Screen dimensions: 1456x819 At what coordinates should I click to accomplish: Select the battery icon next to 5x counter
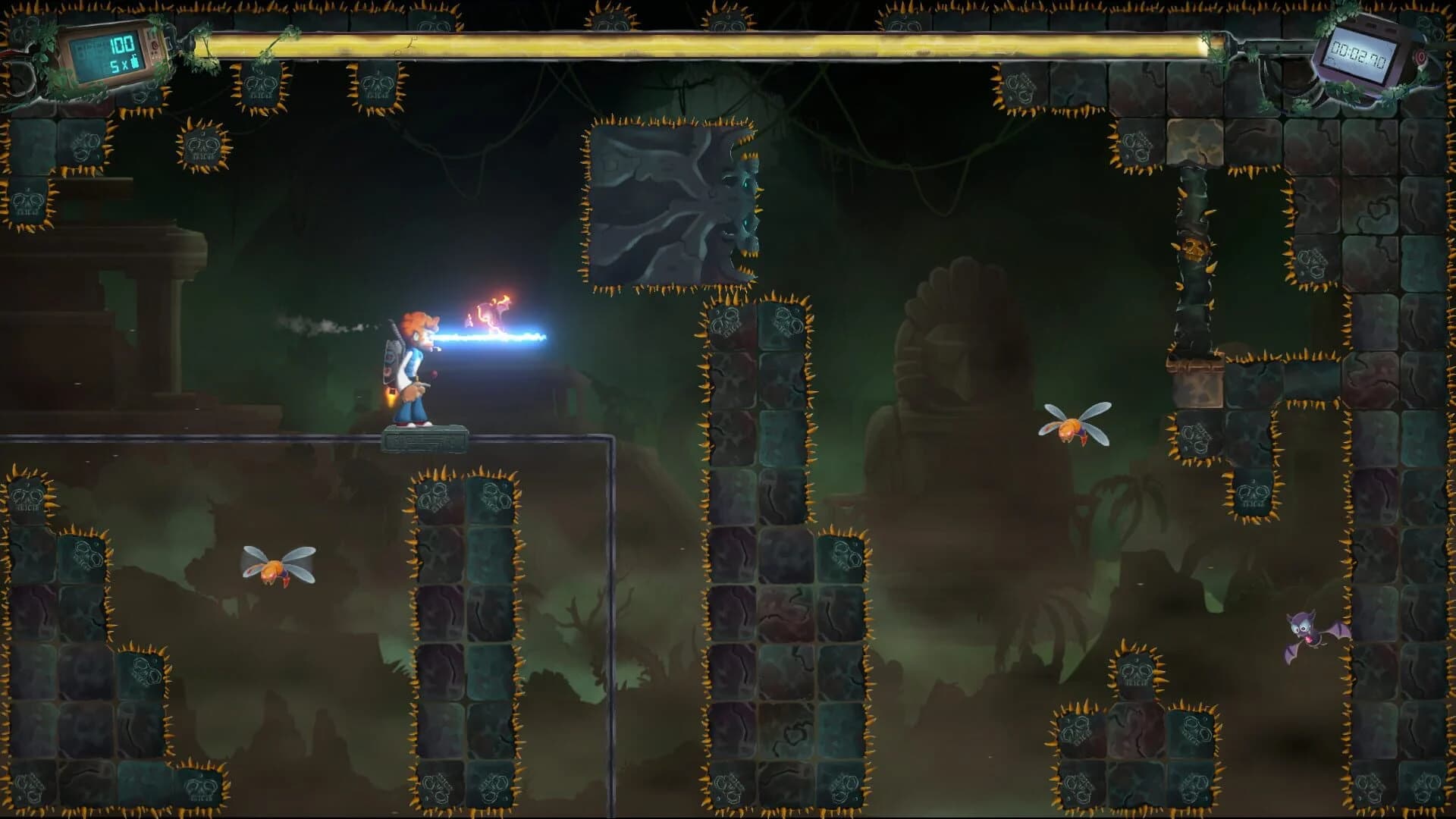134,63
